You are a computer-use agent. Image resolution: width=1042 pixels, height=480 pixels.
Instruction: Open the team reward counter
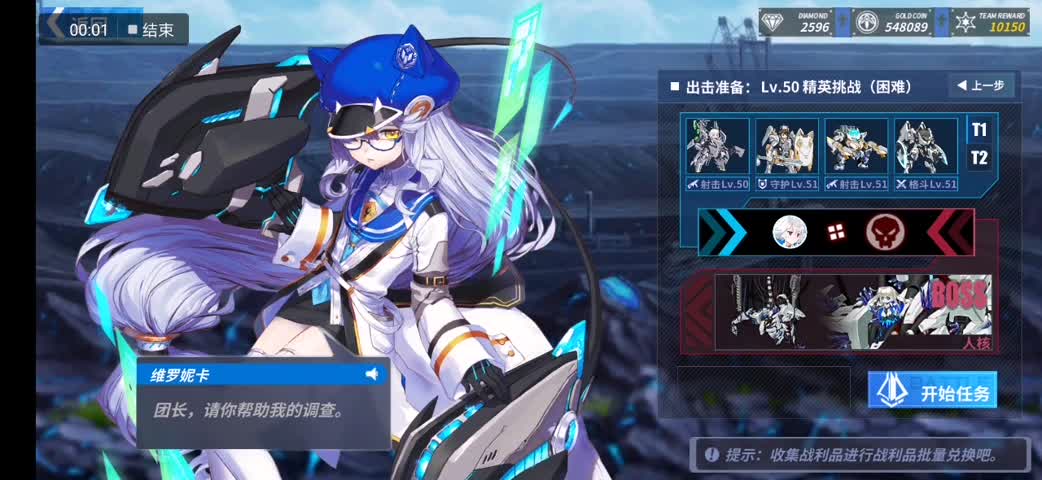[990, 22]
